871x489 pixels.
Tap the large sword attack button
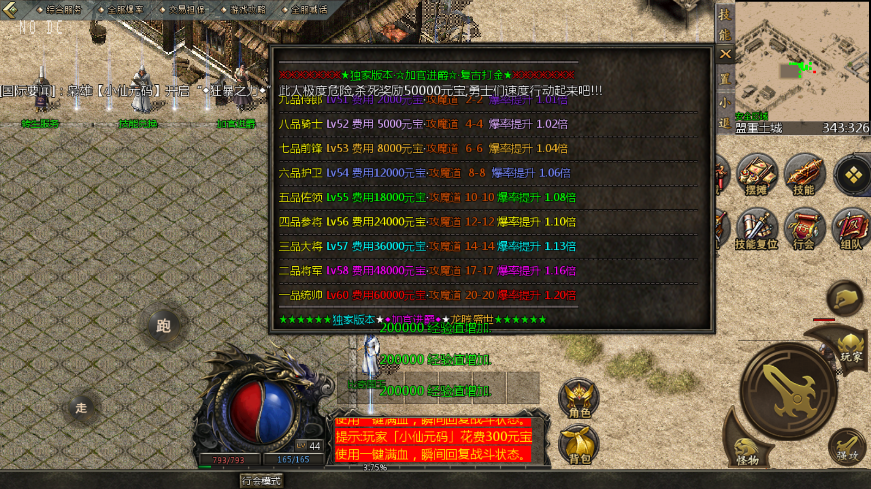pos(787,387)
